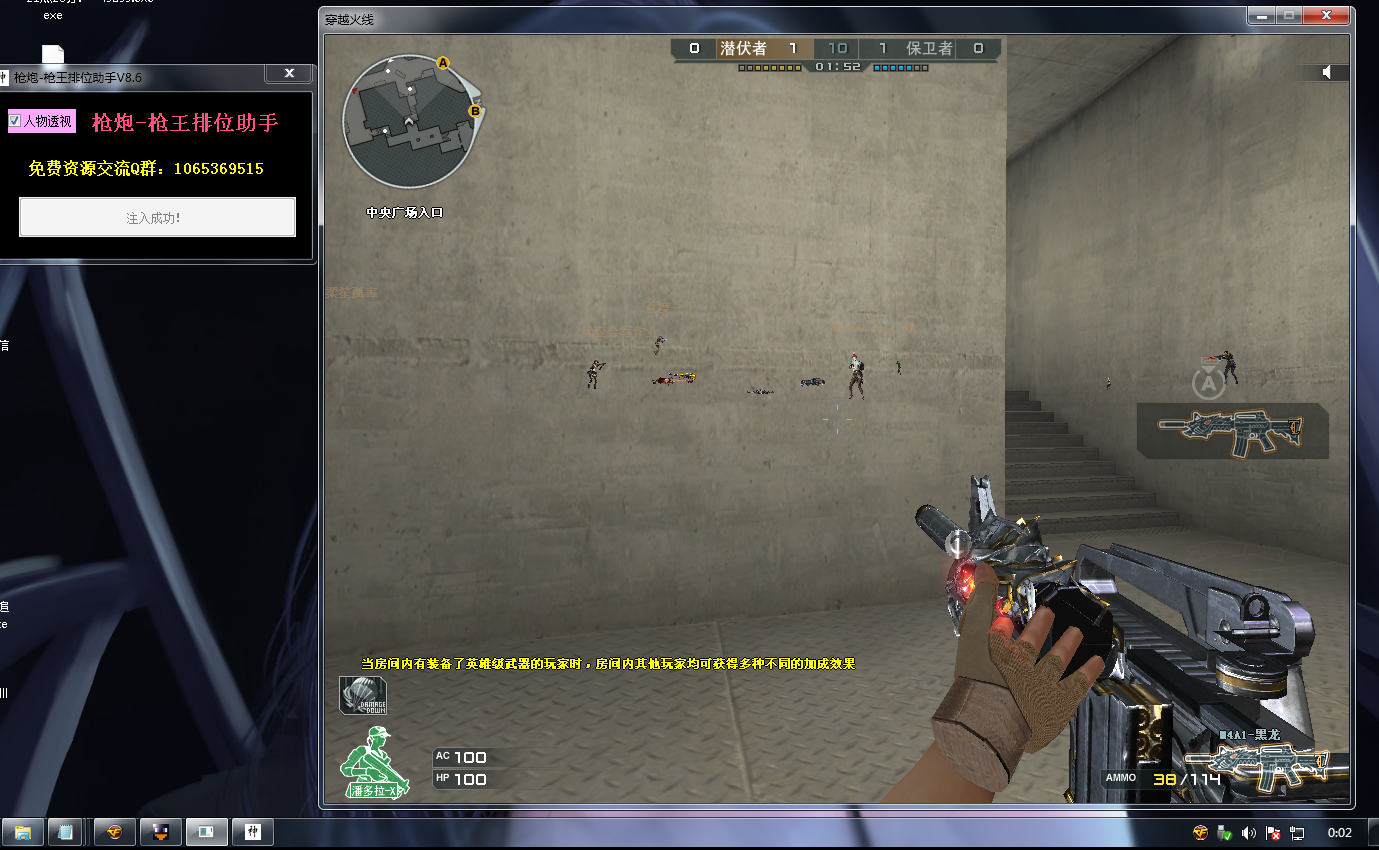The image size is (1379, 850).
Task: Toggle the speaker sound icon
Action: tap(1327, 72)
